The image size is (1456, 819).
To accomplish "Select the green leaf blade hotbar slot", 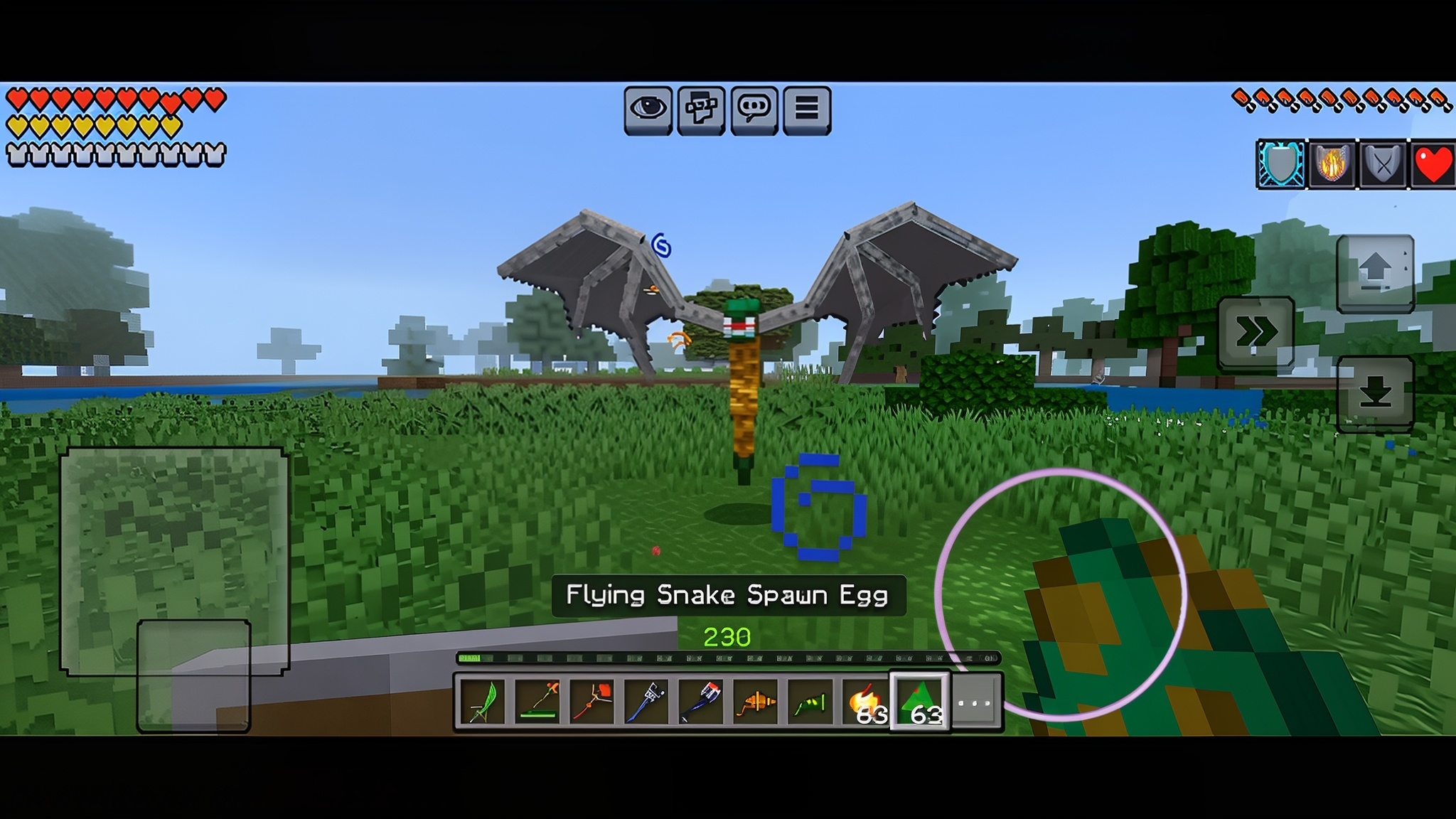I will [483, 702].
